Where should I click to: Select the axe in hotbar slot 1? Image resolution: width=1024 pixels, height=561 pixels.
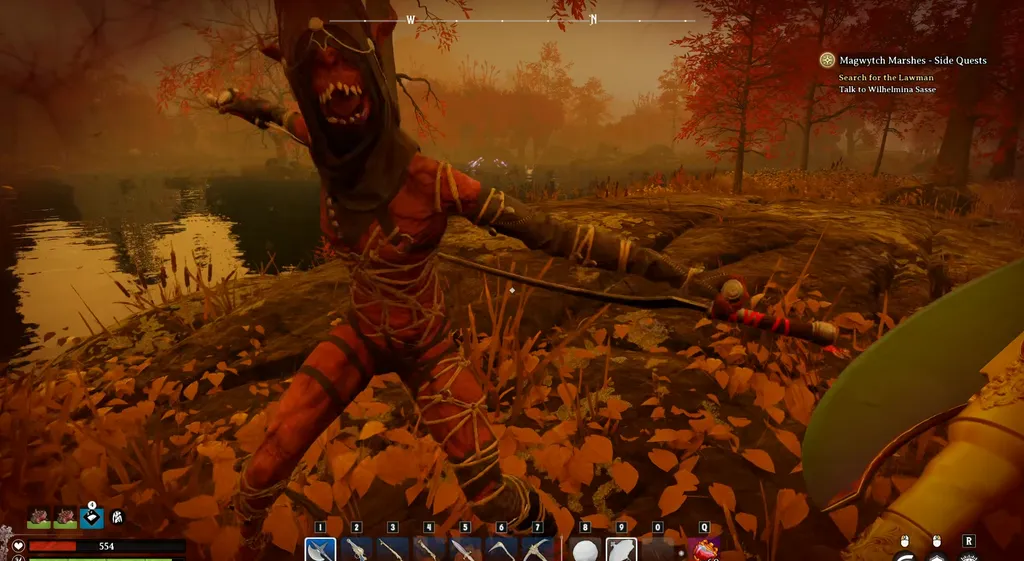[x=321, y=550]
